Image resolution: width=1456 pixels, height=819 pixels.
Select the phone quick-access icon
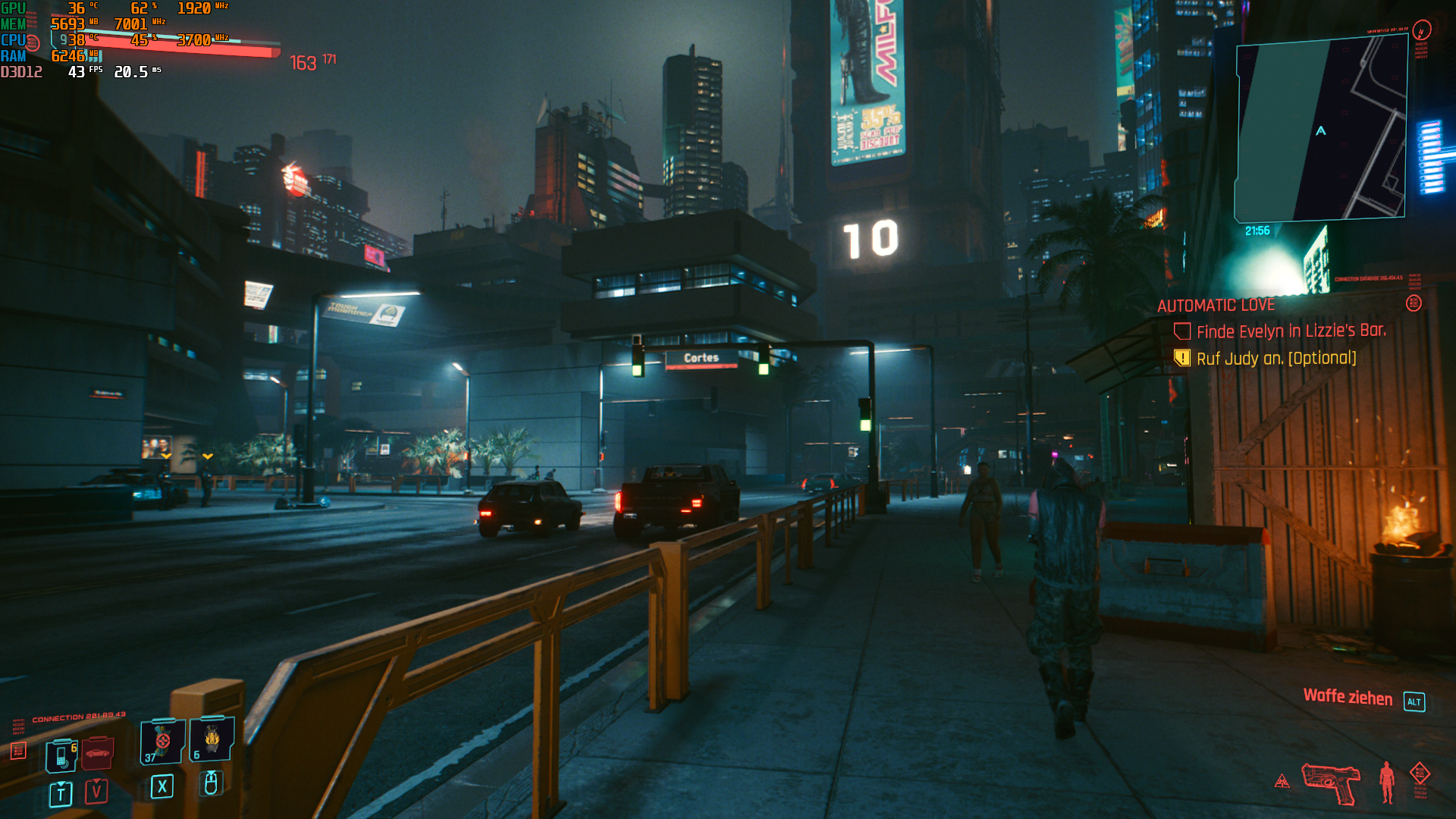[x=61, y=756]
